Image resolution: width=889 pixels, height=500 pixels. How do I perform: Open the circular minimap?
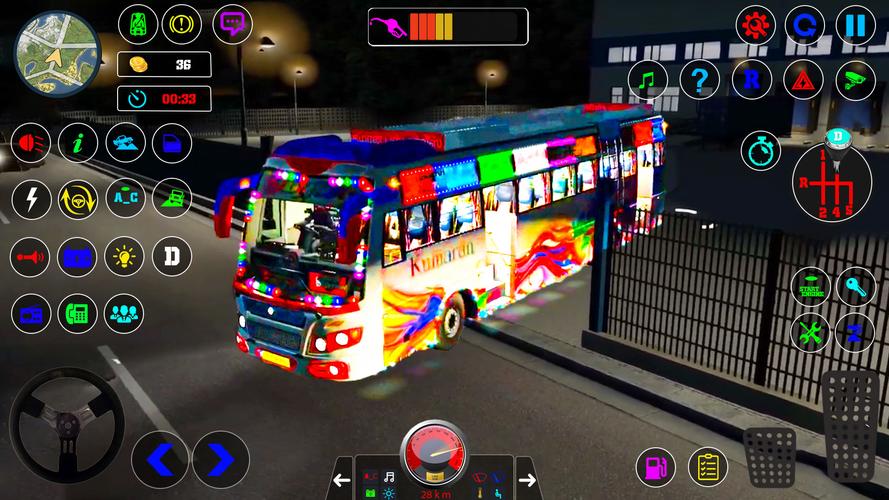click(57, 49)
